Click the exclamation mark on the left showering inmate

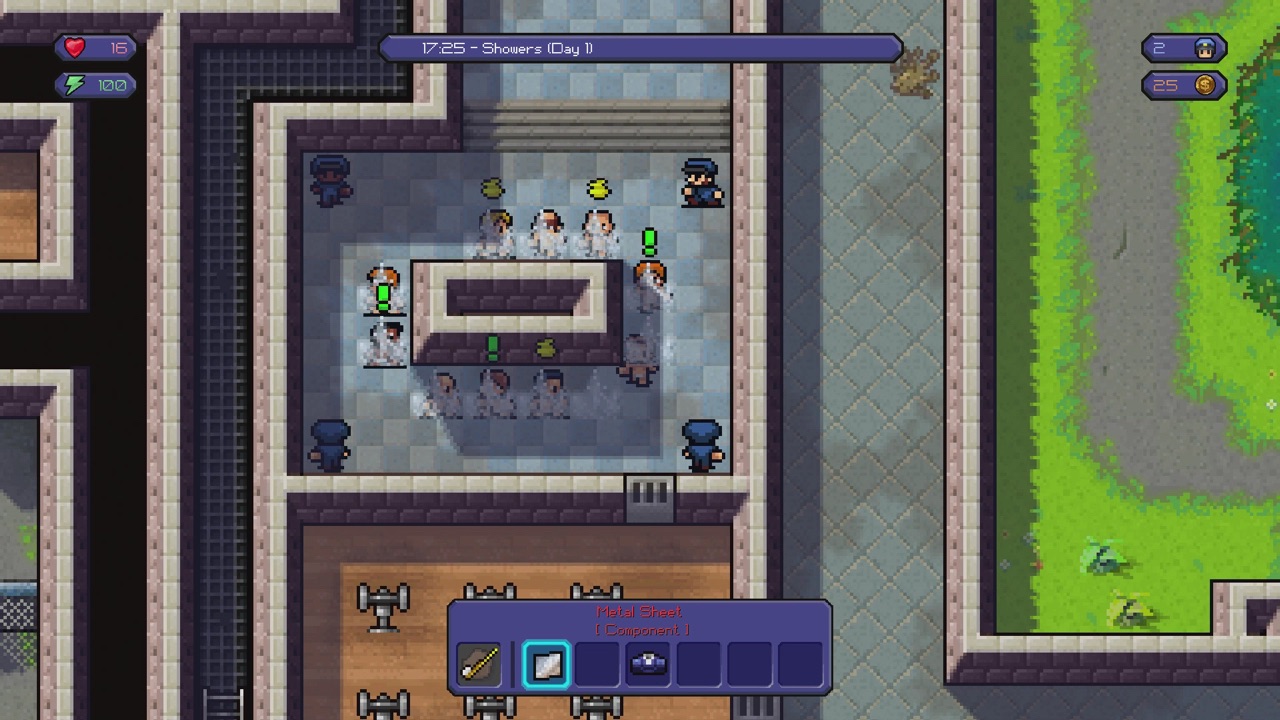pos(384,294)
